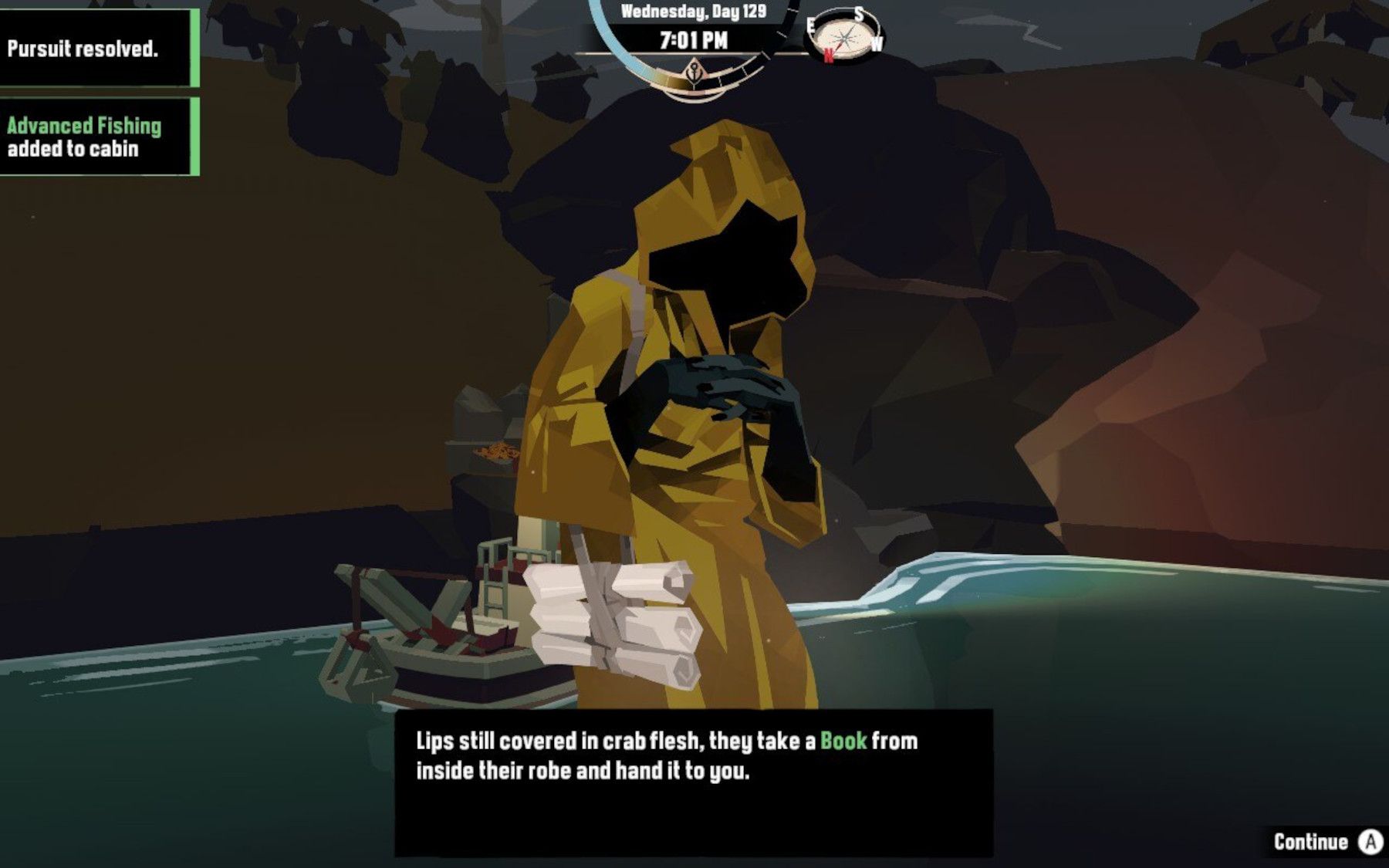Click the red N on the compass needle

pos(829,56)
